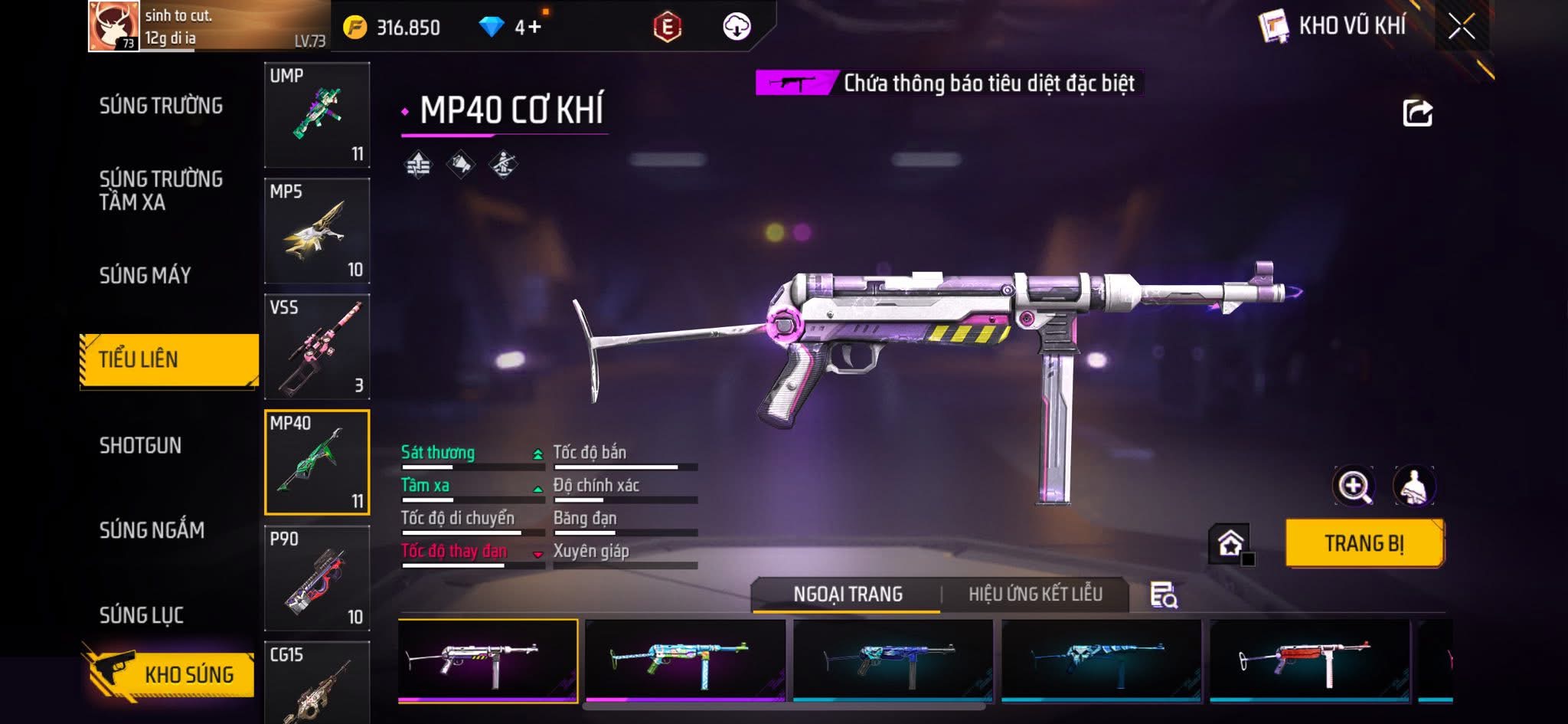Image resolution: width=1568 pixels, height=724 pixels.
Task: Pick the MP5 weapon tile
Action: [x=317, y=231]
